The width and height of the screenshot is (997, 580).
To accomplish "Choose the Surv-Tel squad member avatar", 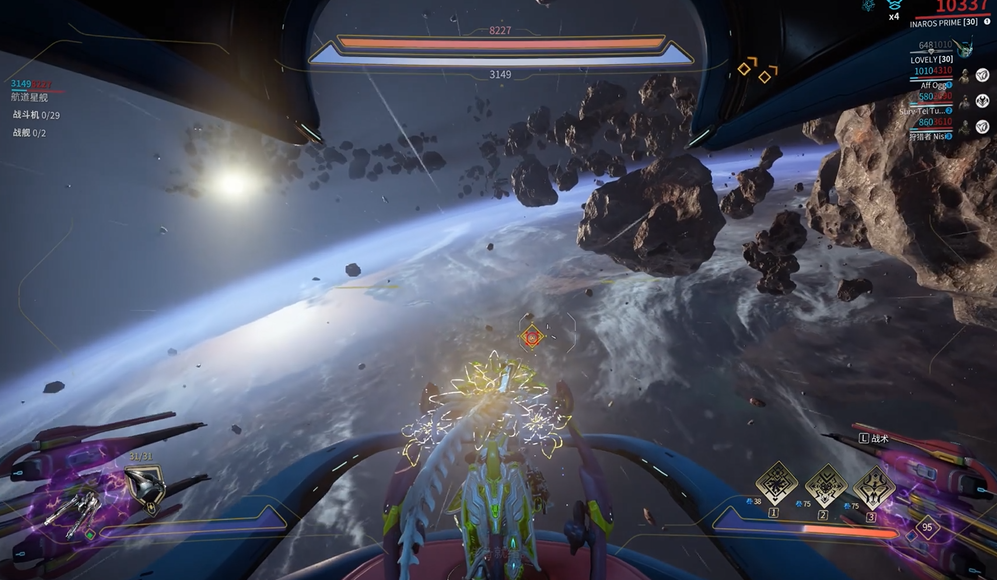I will (x=965, y=102).
